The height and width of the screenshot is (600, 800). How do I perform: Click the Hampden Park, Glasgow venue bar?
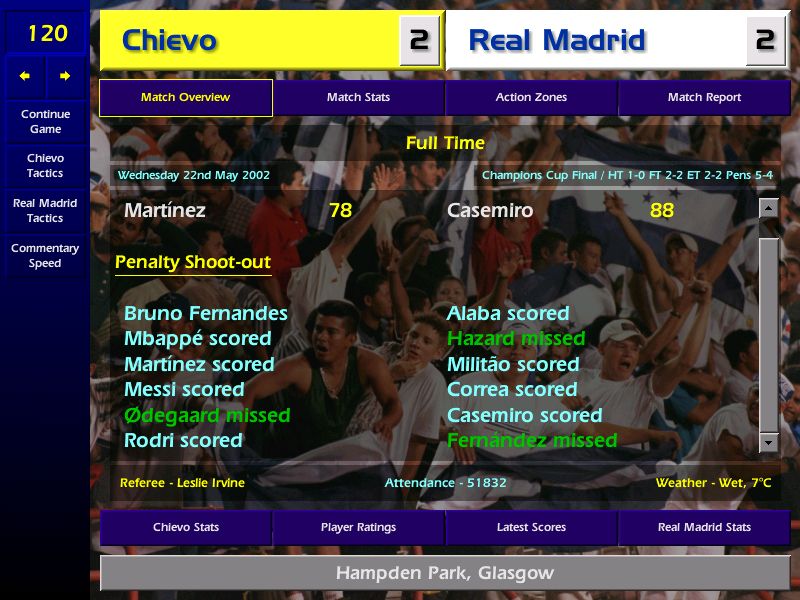[x=444, y=574]
